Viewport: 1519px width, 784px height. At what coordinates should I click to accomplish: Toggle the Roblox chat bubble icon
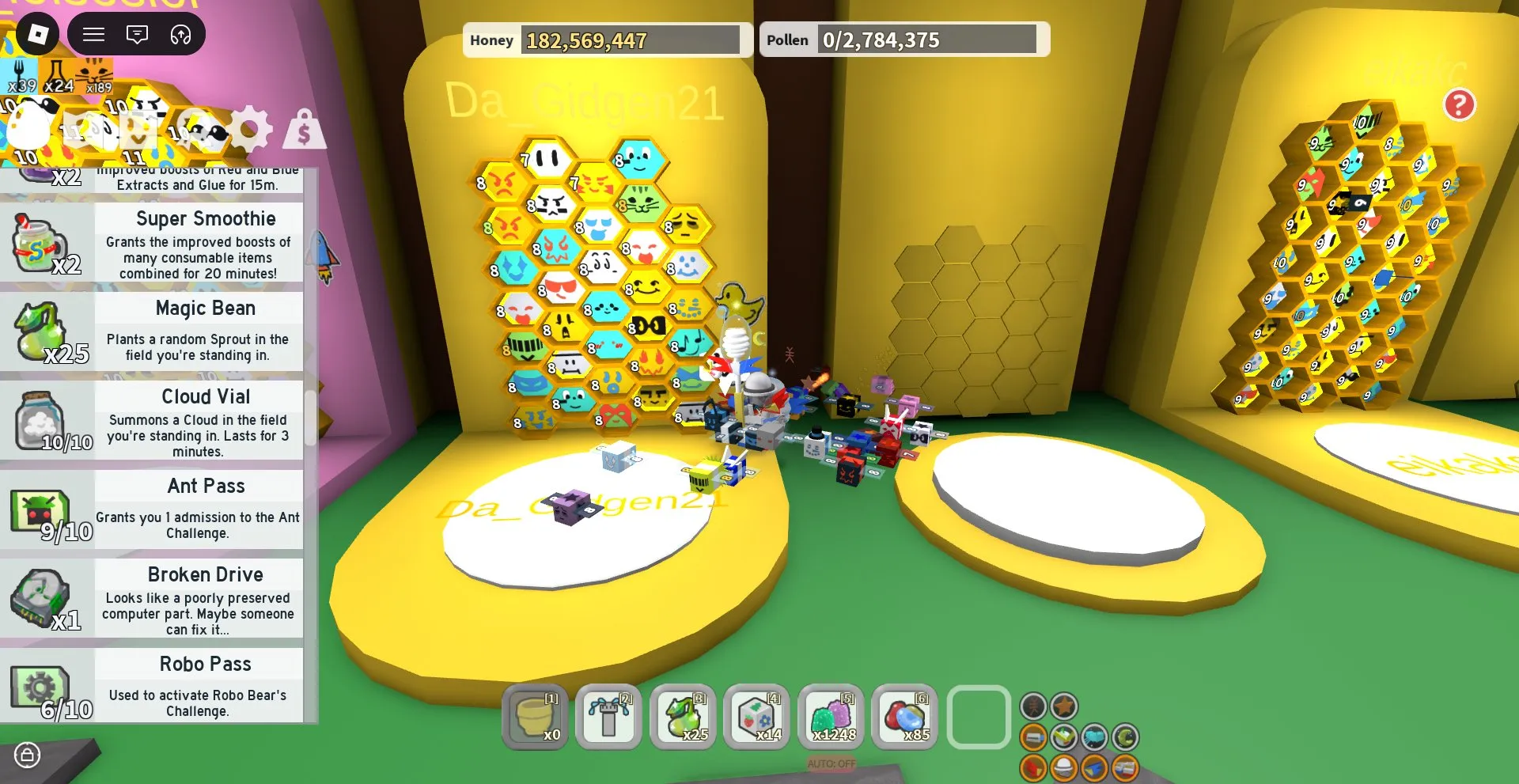click(138, 34)
